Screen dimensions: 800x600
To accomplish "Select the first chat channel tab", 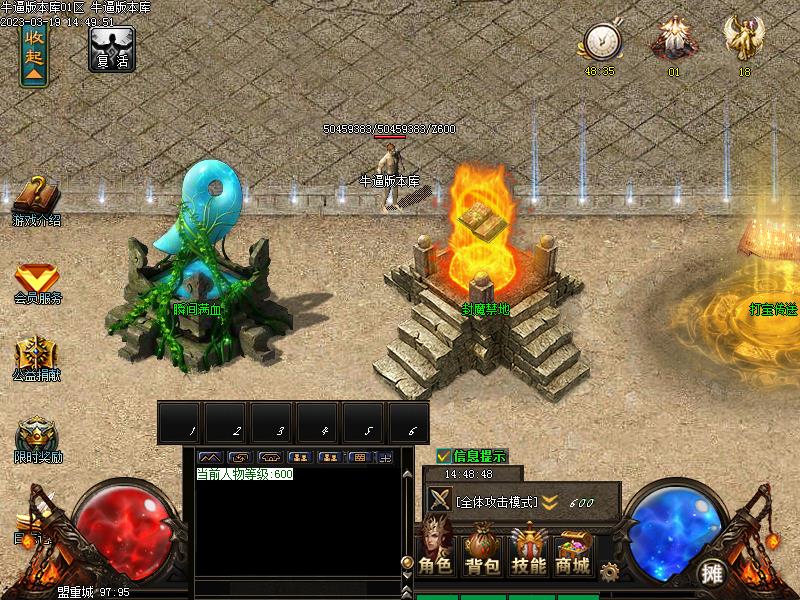I will point(210,457).
